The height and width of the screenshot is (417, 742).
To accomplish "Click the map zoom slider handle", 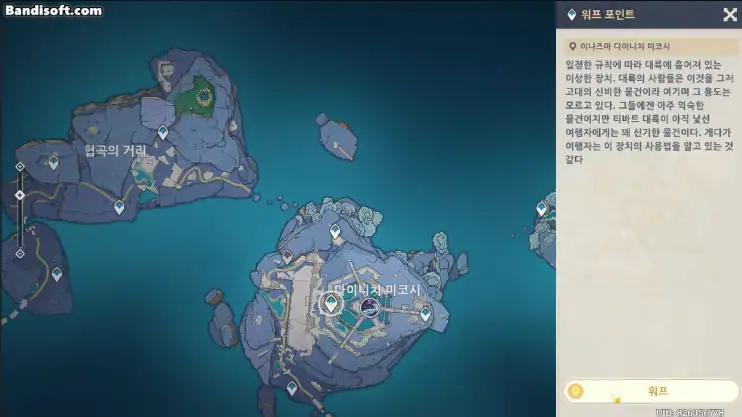I will [20, 195].
